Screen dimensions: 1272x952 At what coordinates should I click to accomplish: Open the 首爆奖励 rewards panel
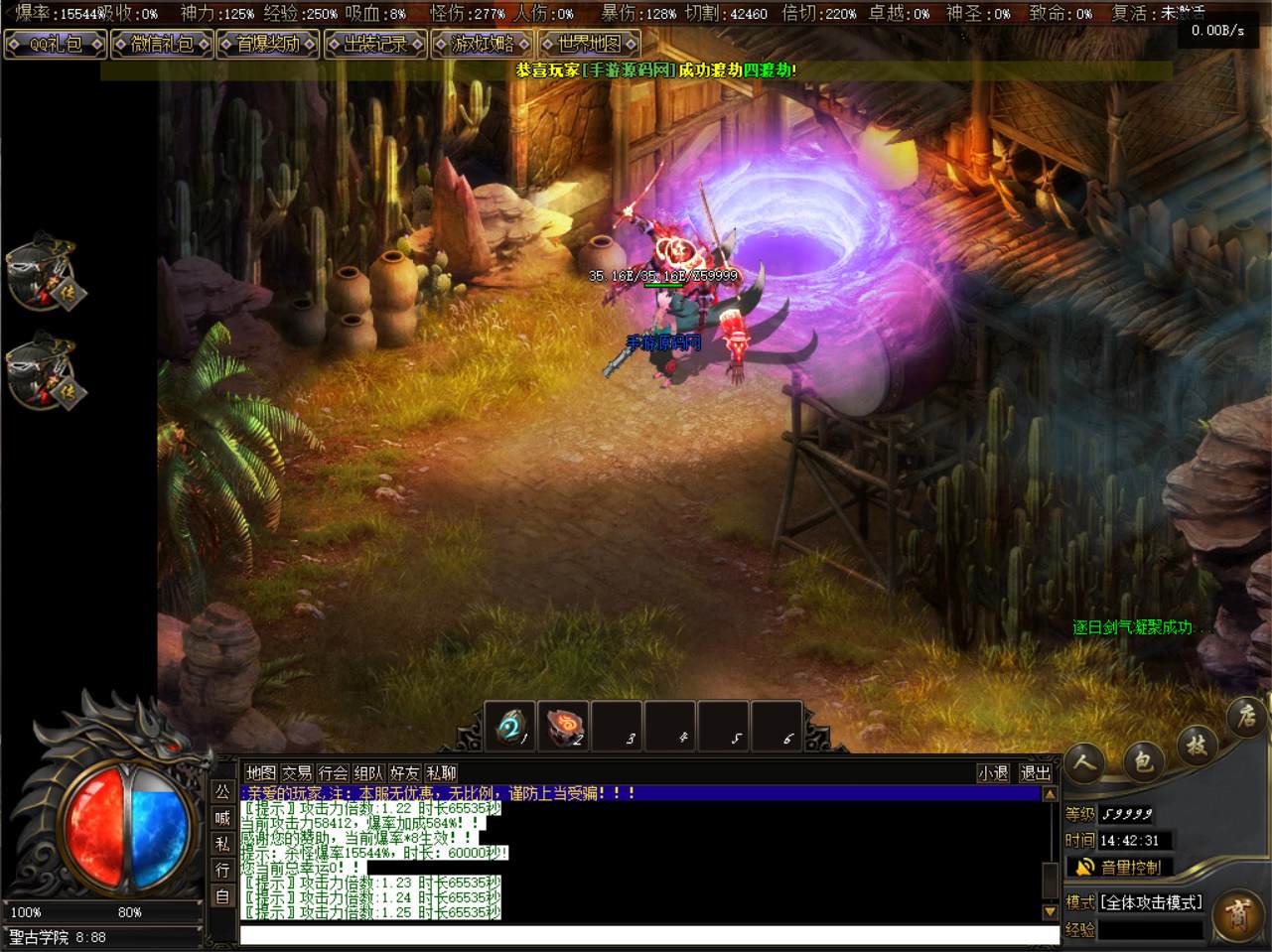[x=268, y=45]
